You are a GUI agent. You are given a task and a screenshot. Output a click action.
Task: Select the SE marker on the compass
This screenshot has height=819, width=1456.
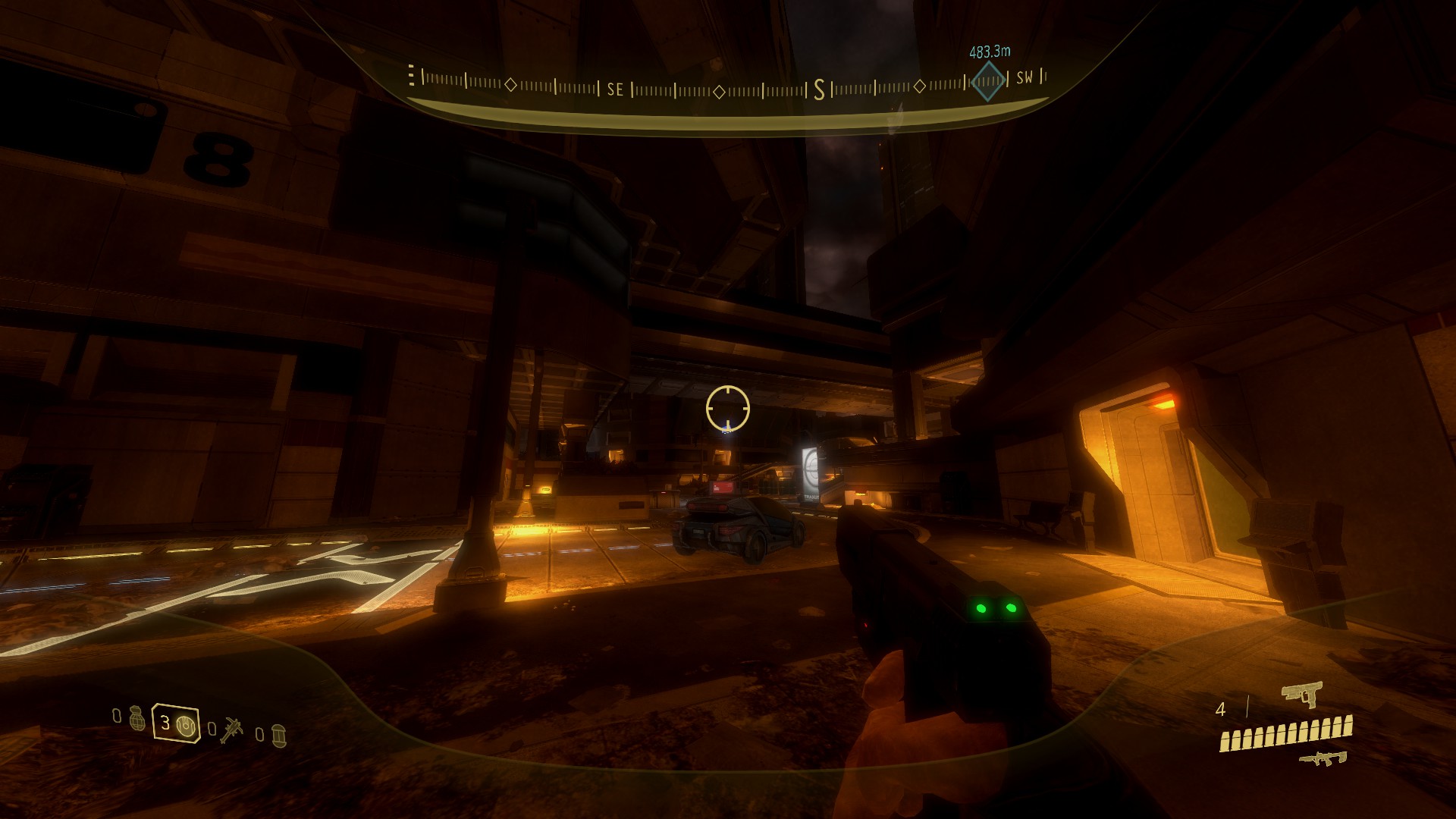click(x=615, y=90)
